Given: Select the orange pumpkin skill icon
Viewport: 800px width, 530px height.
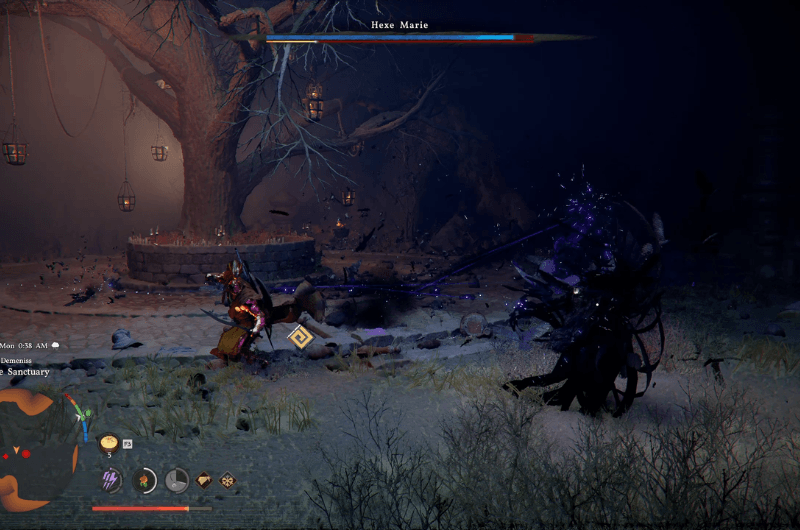Looking at the screenshot, I should coord(145,480).
